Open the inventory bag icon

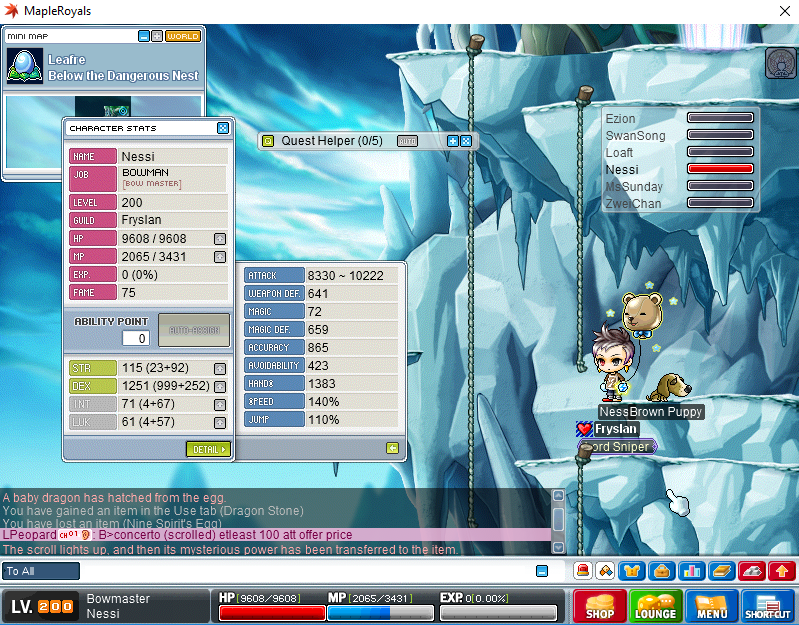[660, 571]
